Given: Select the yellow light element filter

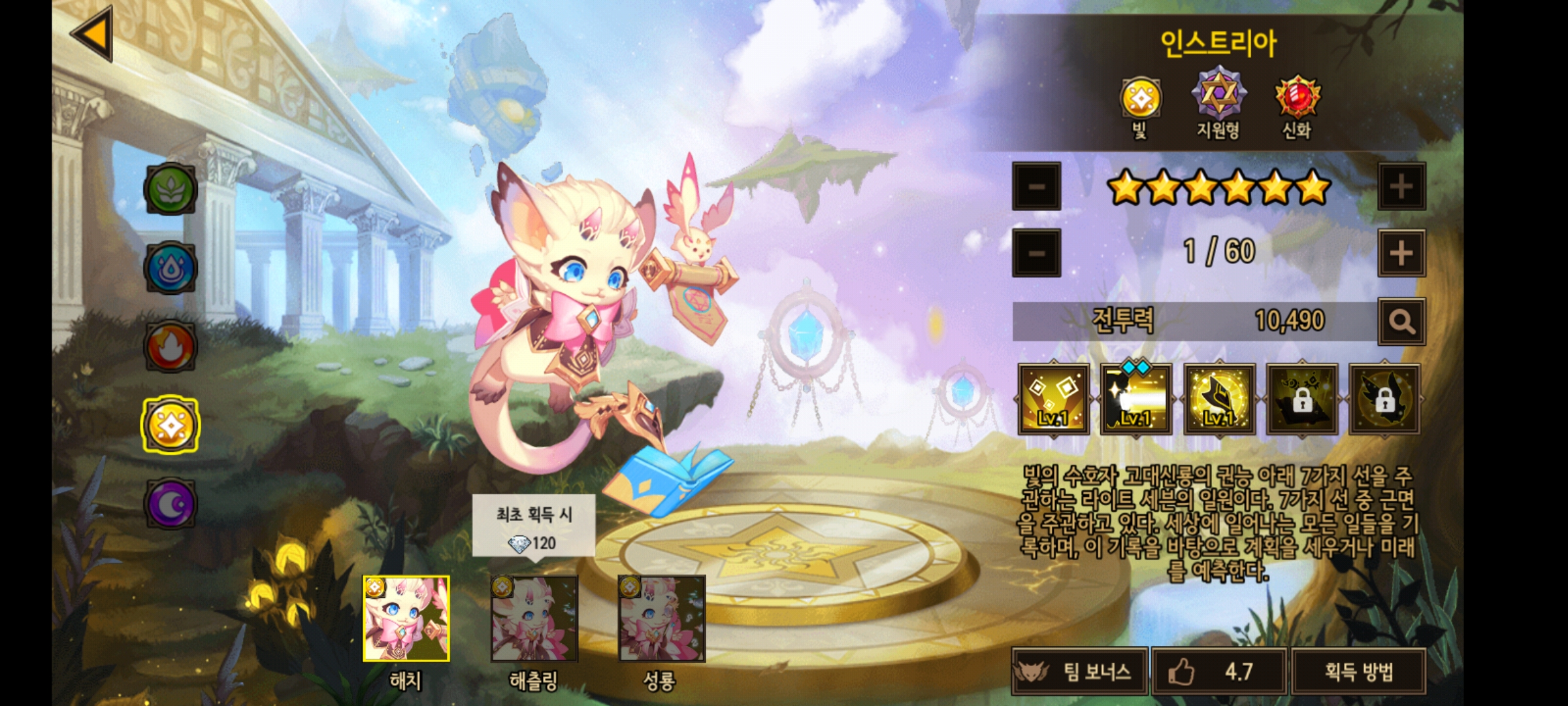Looking at the screenshot, I should (171, 426).
